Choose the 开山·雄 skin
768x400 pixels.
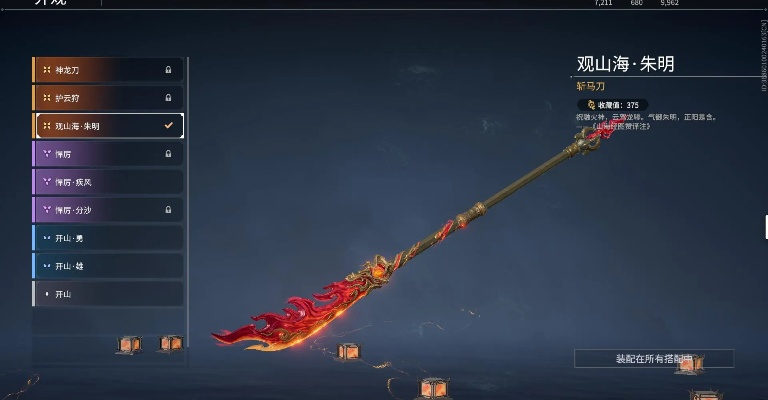pos(108,266)
